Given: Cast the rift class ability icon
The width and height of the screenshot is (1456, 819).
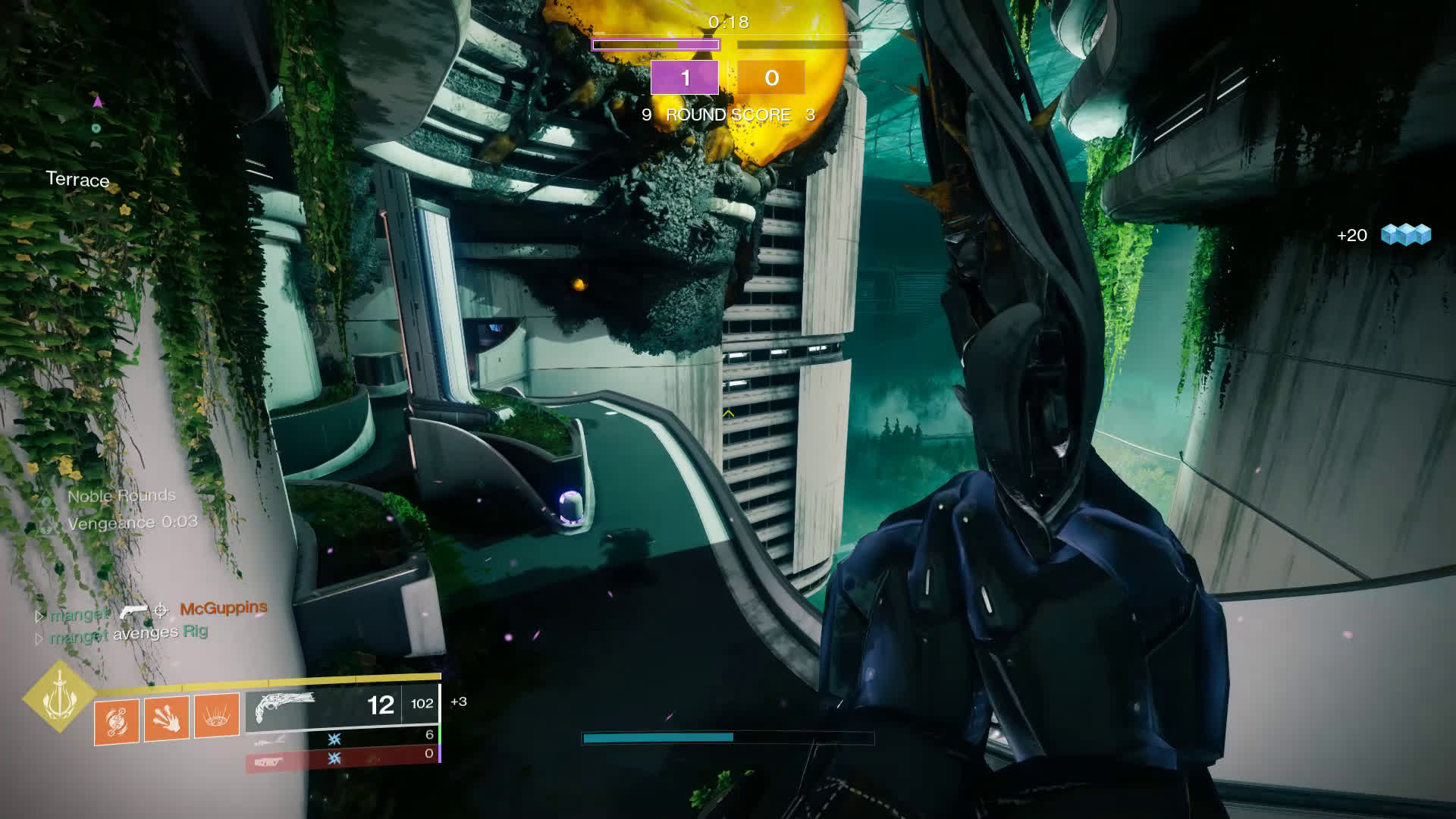Looking at the screenshot, I should click(x=217, y=715).
